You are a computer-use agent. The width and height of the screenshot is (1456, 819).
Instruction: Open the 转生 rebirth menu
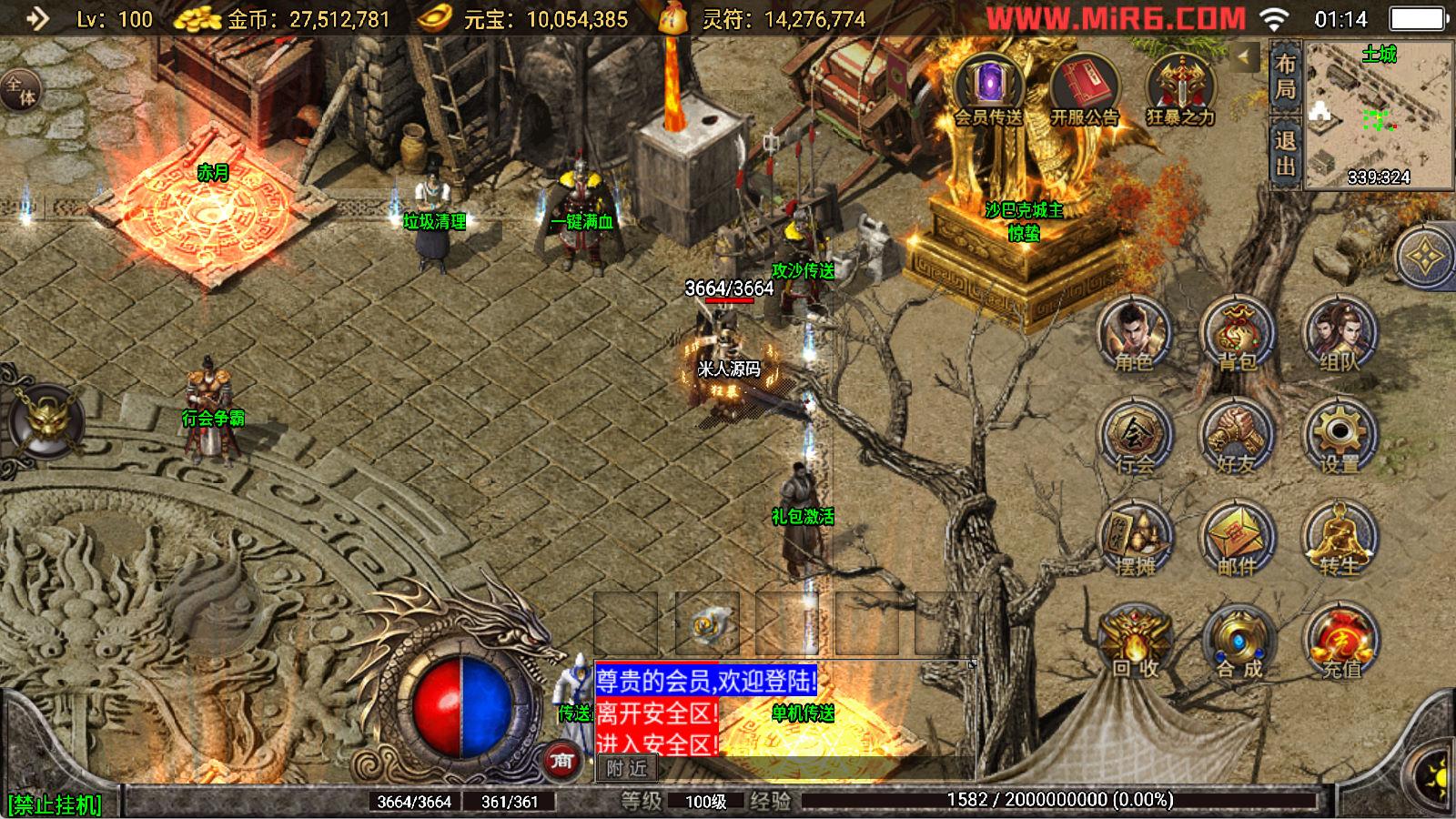pyautogui.click(x=1340, y=540)
